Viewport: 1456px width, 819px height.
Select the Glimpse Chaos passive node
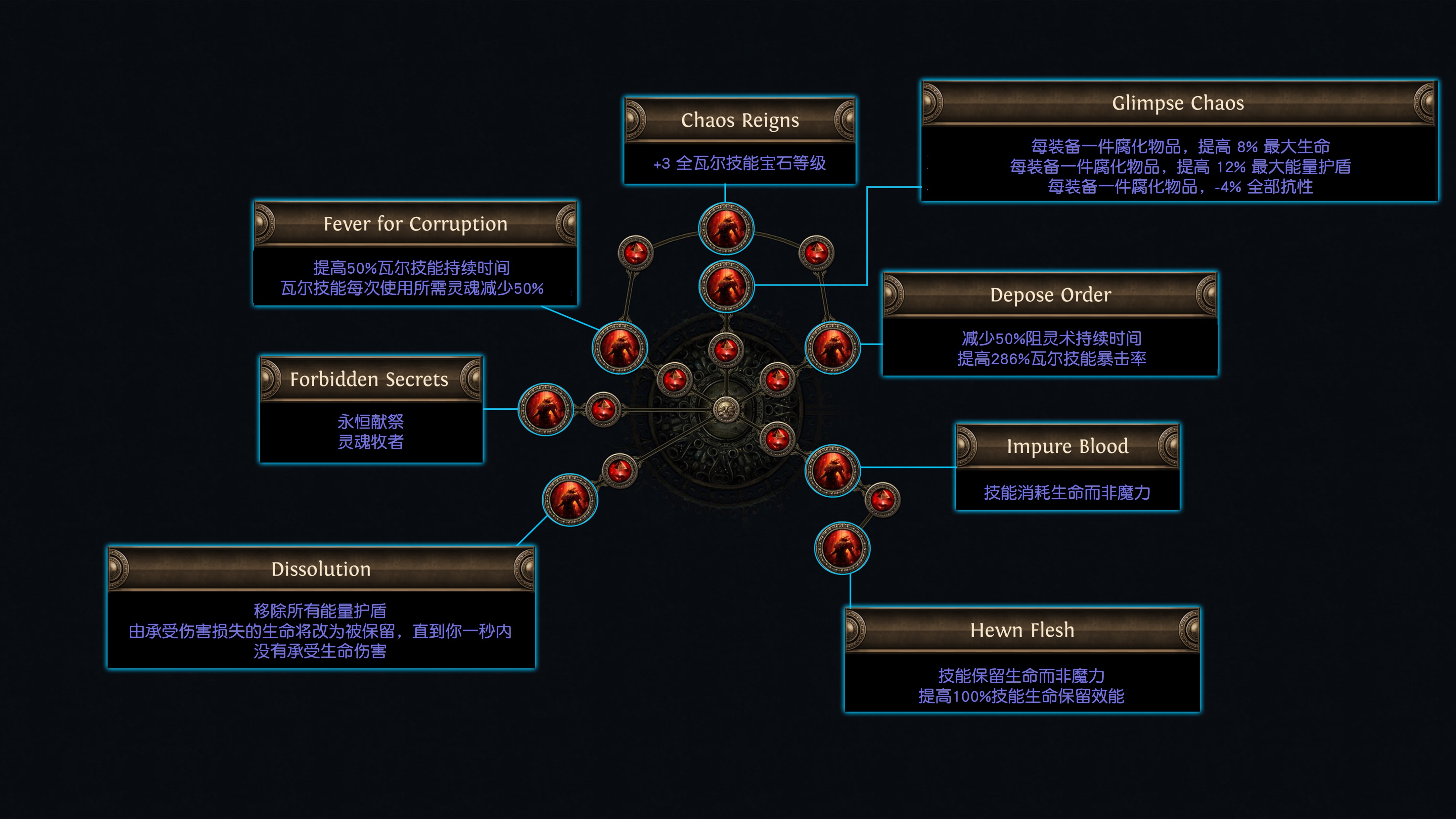[x=726, y=286]
